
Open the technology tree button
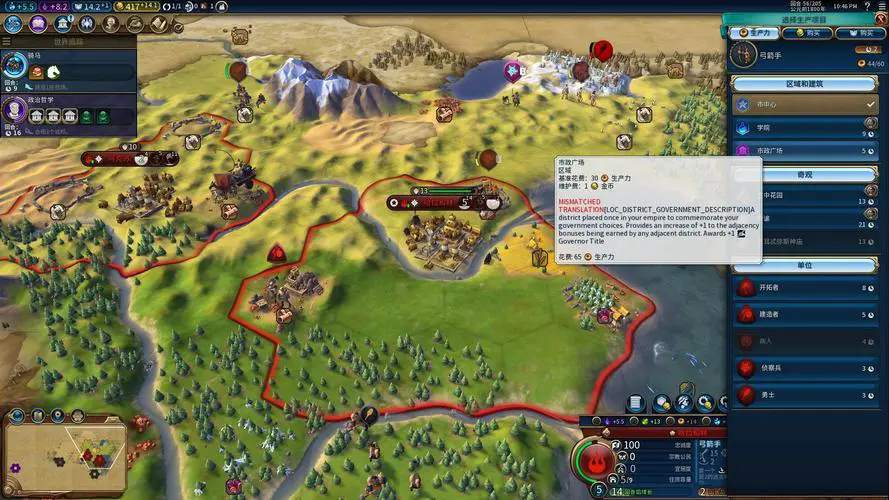(13, 23)
